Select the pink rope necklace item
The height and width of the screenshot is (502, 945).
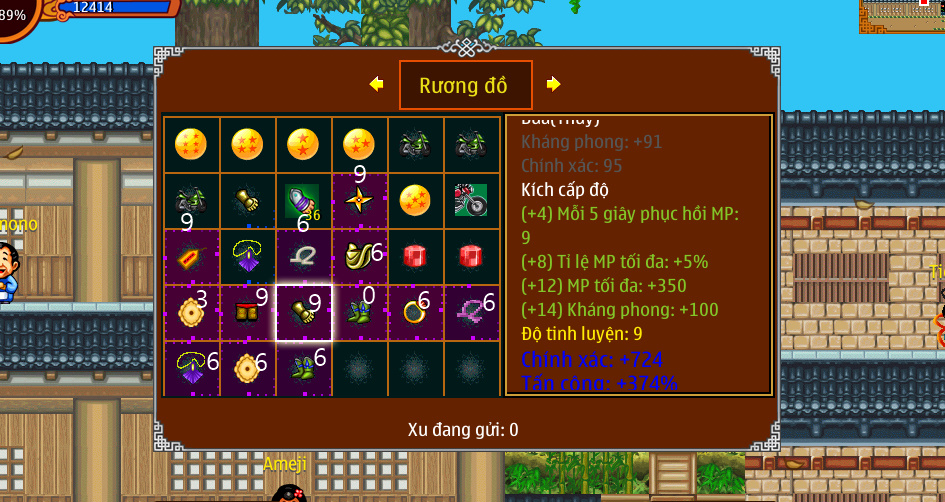point(470,313)
